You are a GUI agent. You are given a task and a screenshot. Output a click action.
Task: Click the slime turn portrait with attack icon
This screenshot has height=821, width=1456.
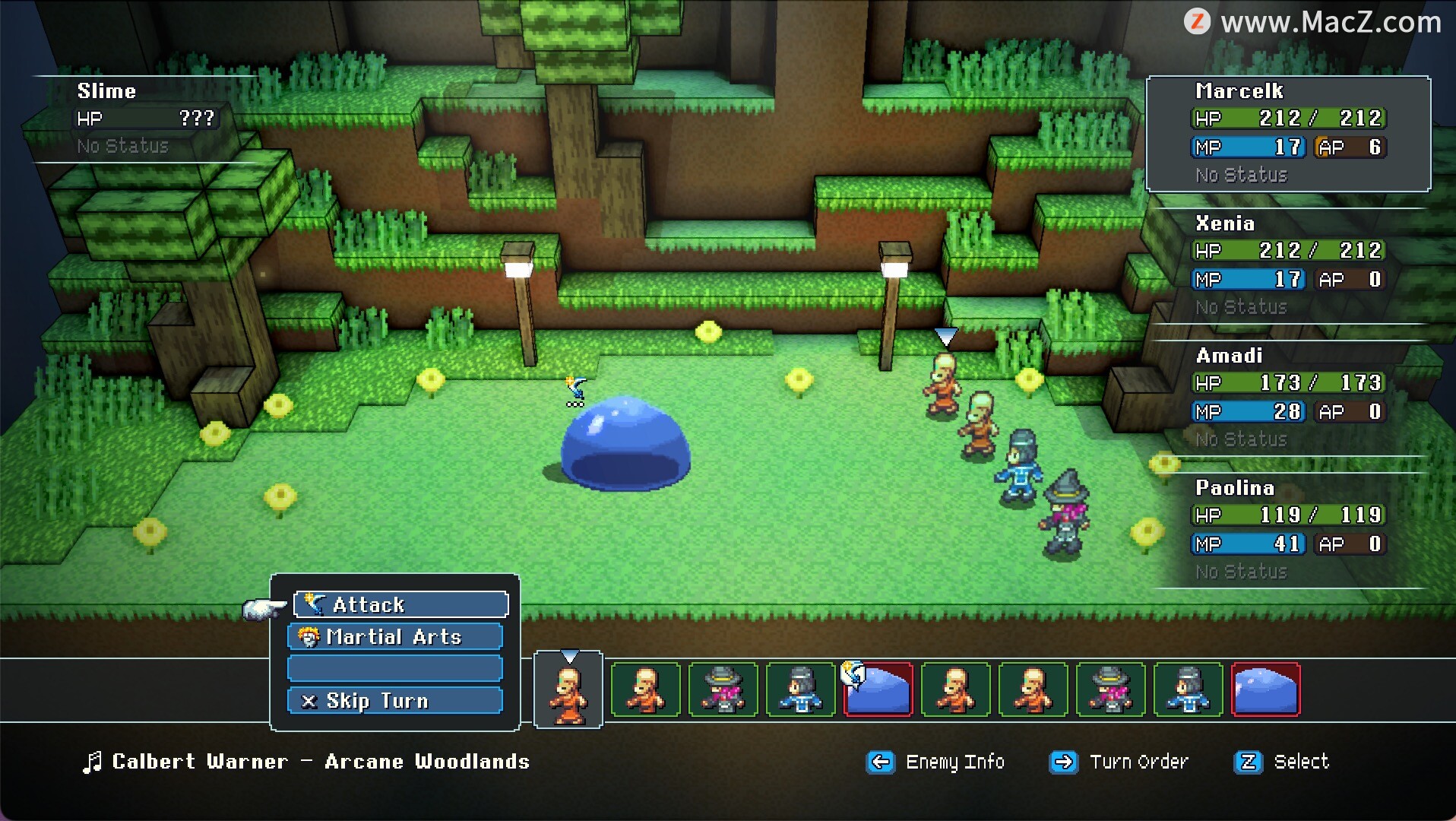(x=878, y=690)
